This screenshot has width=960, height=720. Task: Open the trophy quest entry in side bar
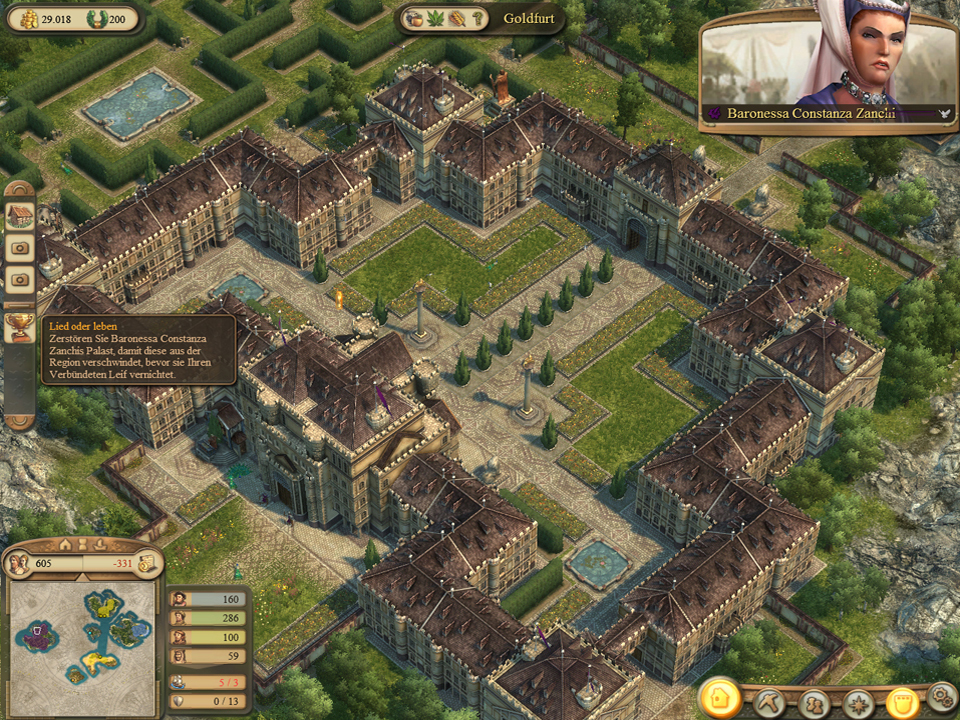click(x=19, y=325)
